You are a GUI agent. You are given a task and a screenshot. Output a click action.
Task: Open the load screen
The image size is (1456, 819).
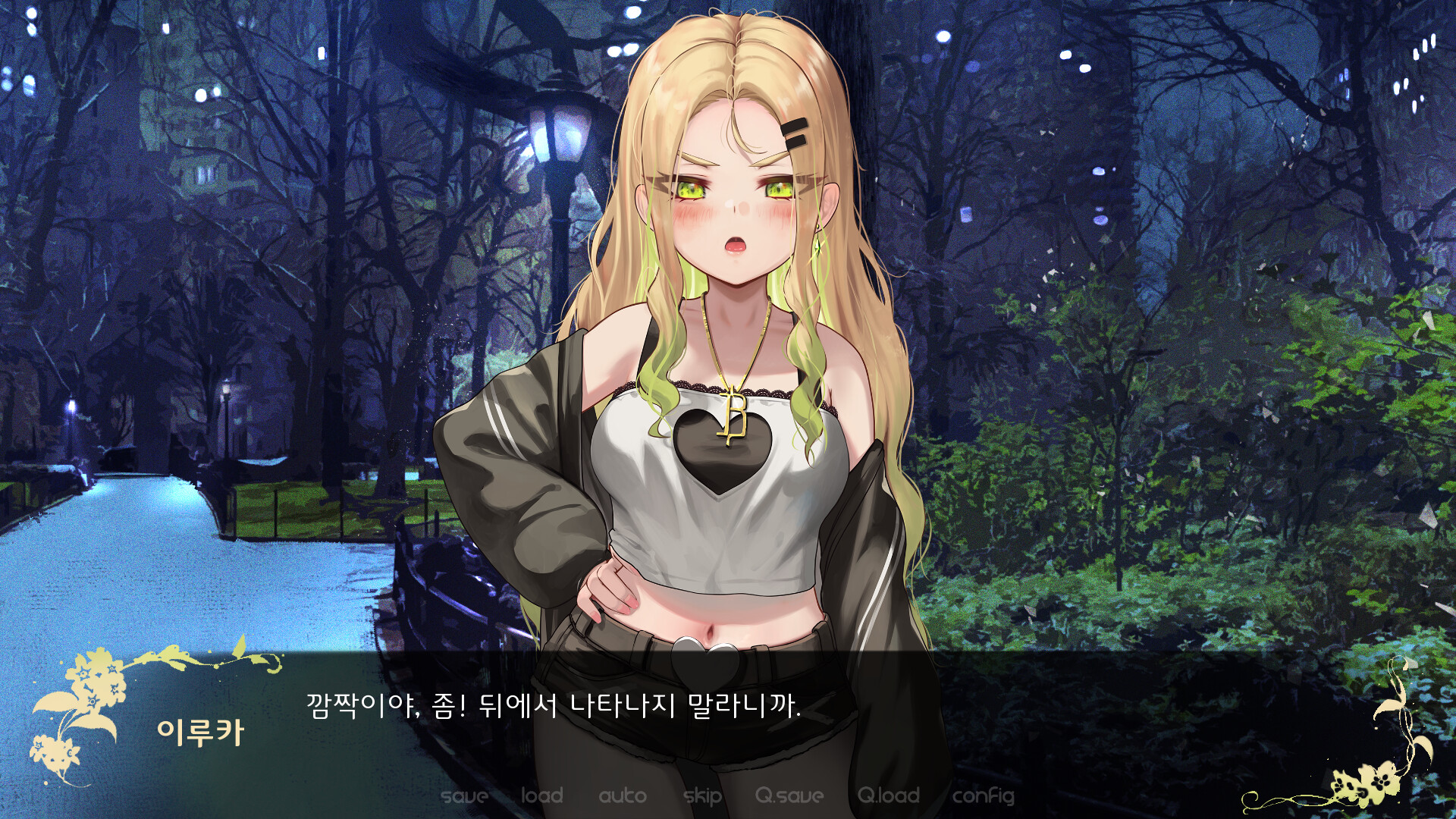(541, 796)
